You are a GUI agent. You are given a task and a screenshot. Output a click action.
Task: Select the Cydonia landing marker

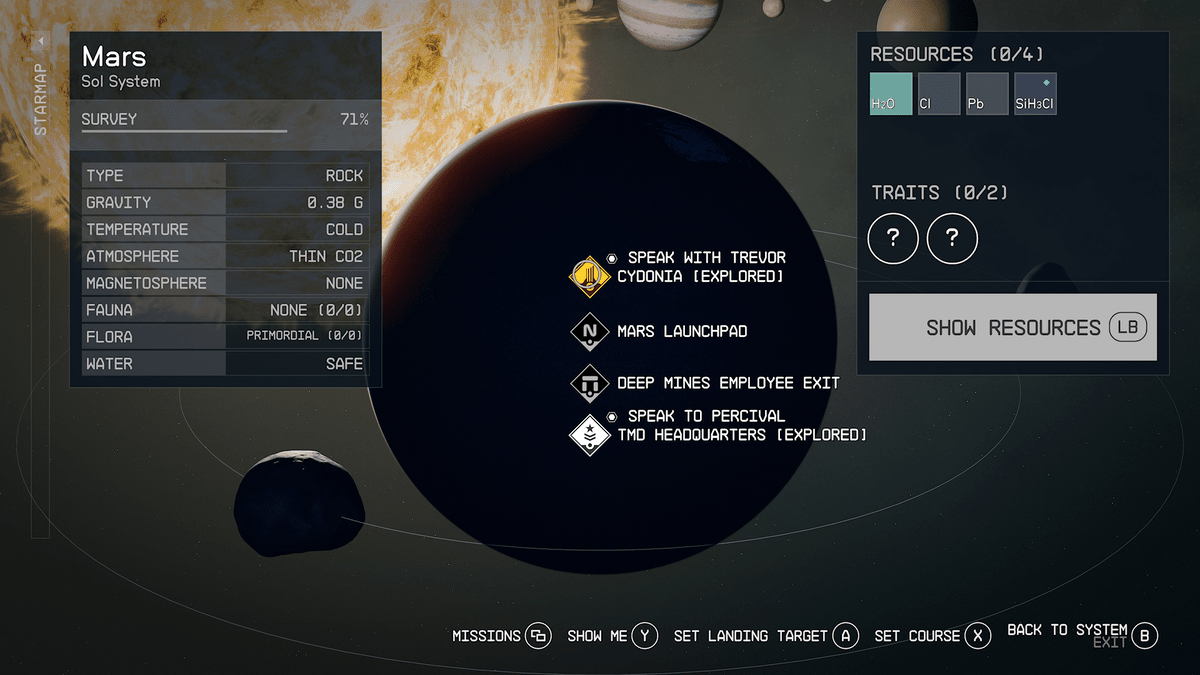tap(590, 276)
